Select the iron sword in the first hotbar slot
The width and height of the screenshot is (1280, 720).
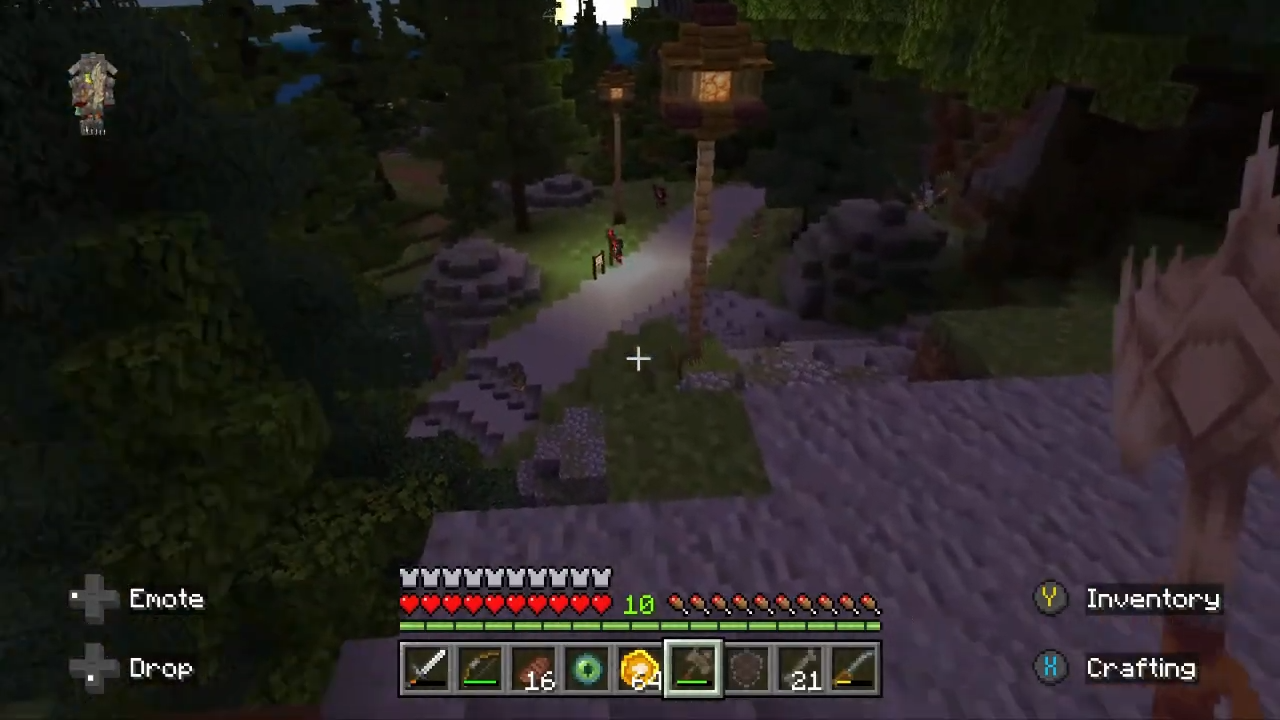tap(427, 670)
